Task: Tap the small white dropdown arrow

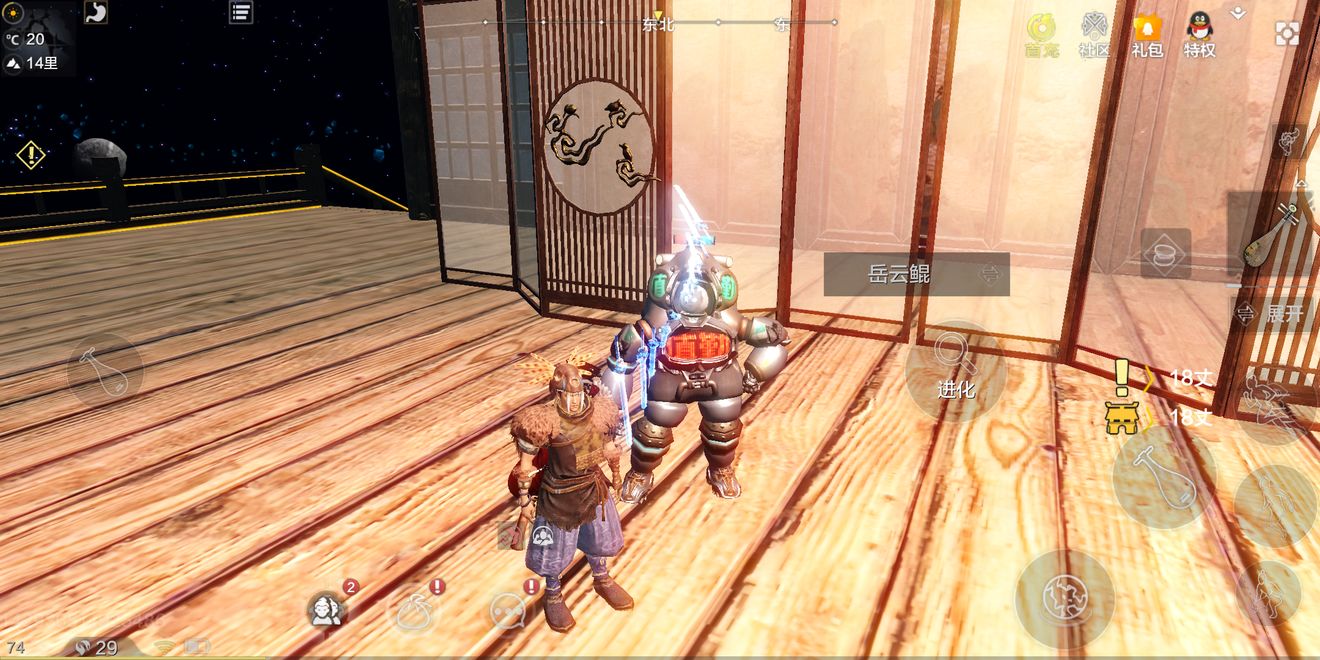Action: click(1238, 12)
